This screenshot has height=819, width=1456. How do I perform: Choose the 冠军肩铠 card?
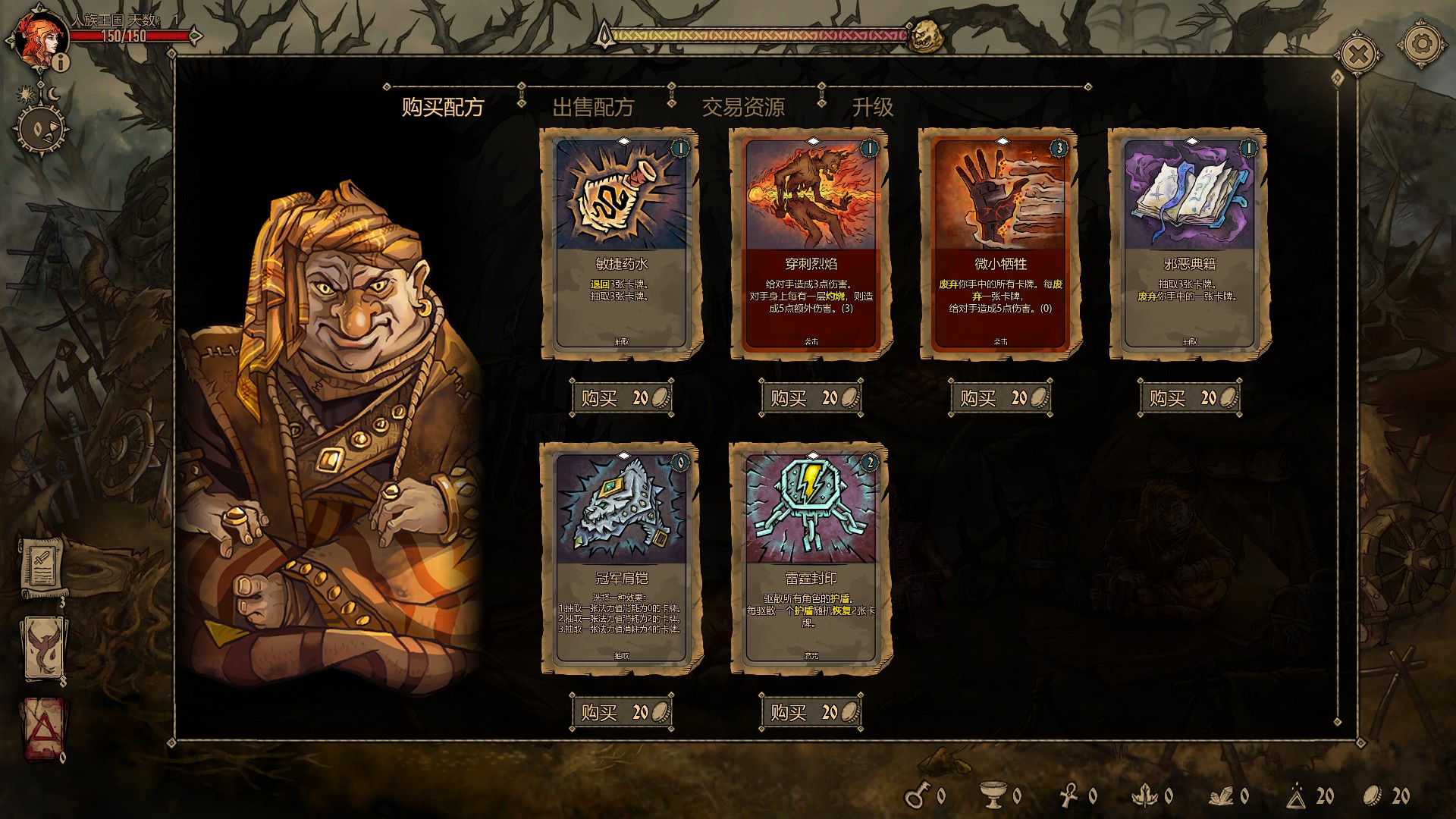[621, 557]
